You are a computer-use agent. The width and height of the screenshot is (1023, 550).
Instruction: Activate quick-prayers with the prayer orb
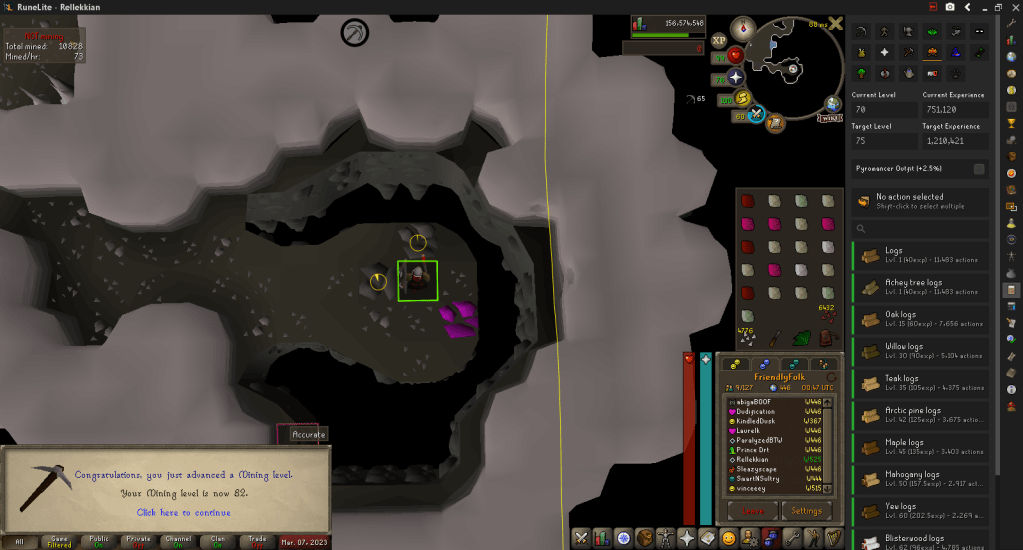pyautogui.click(x=736, y=77)
